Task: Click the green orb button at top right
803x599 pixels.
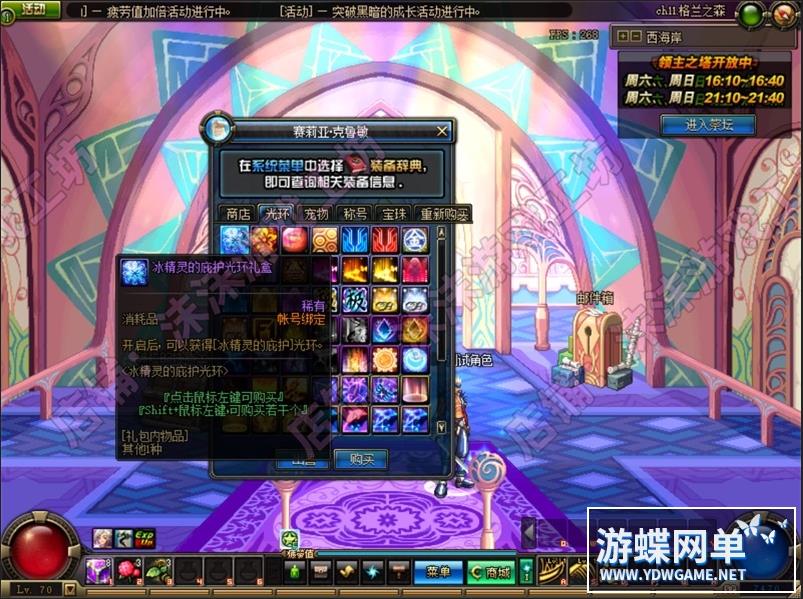Action: point(748,14)
